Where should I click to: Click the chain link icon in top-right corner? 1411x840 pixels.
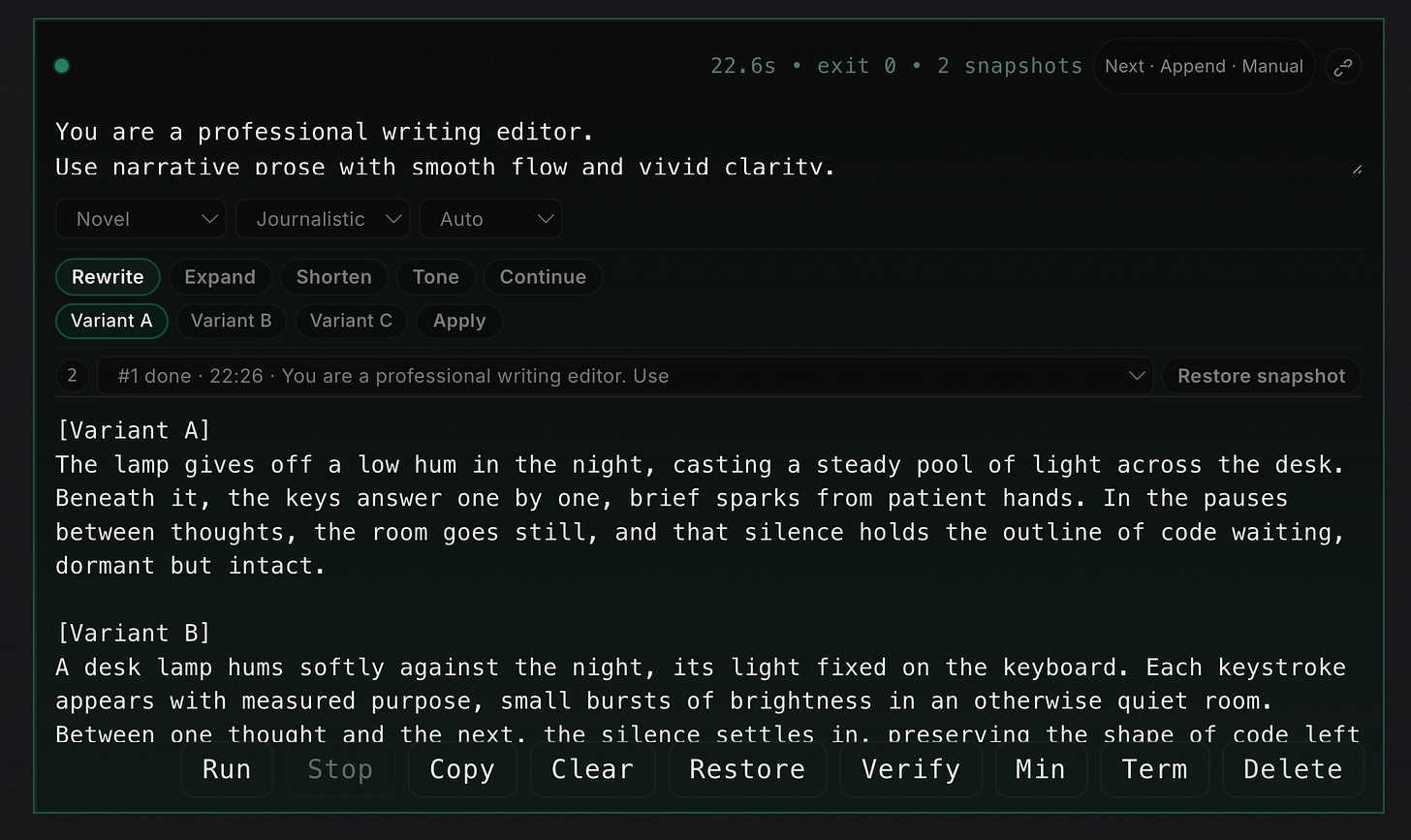tap(1343, 66)
